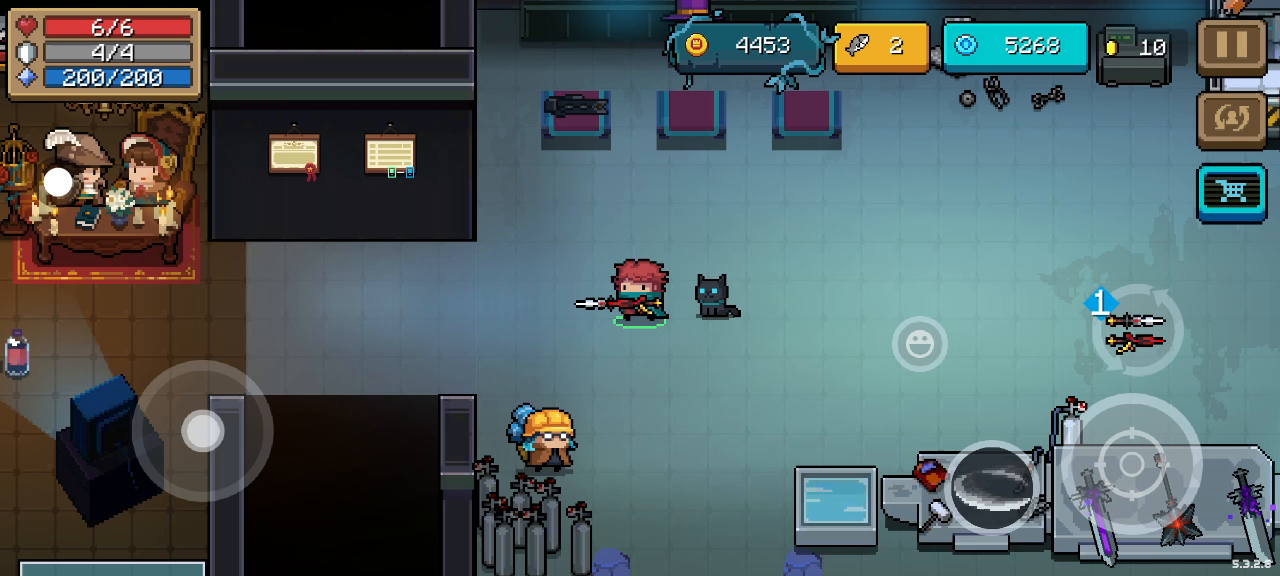Fire using the crosshair attack button
Image resolution: width=1280 pixels, height=576 pixels.
(x=1131, y=464)
